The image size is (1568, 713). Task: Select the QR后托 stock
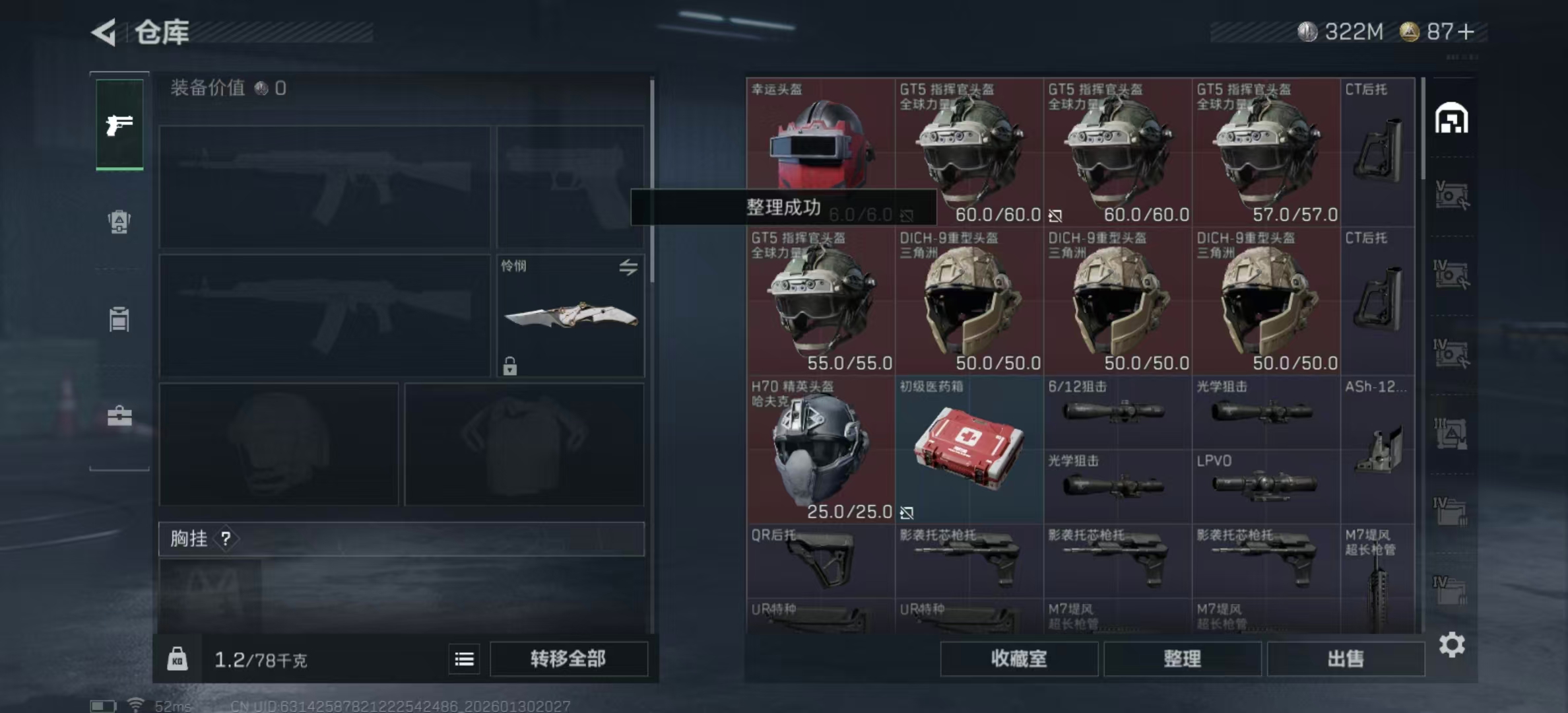pyautogui.click(x=820, y=560)
